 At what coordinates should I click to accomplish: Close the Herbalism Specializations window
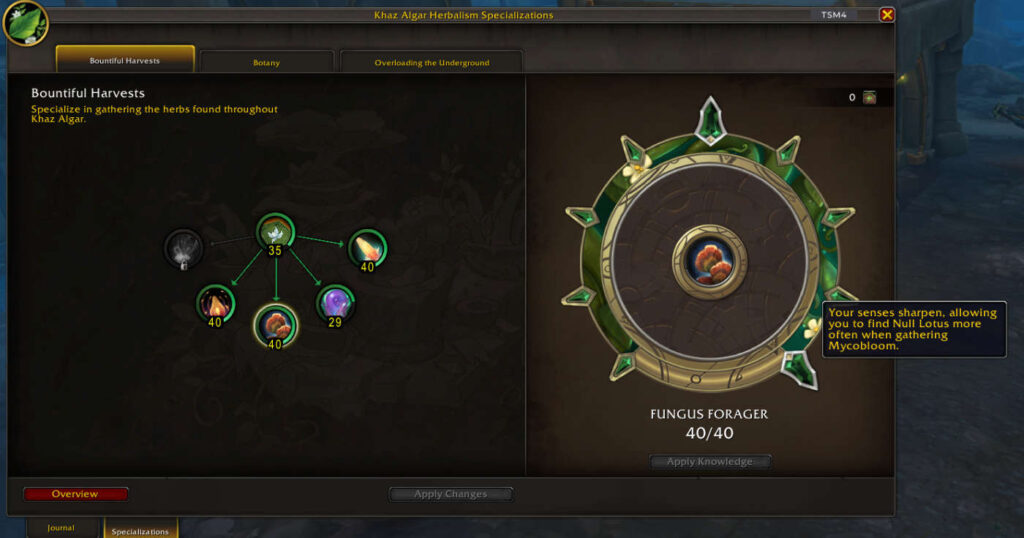pos(887,15)
